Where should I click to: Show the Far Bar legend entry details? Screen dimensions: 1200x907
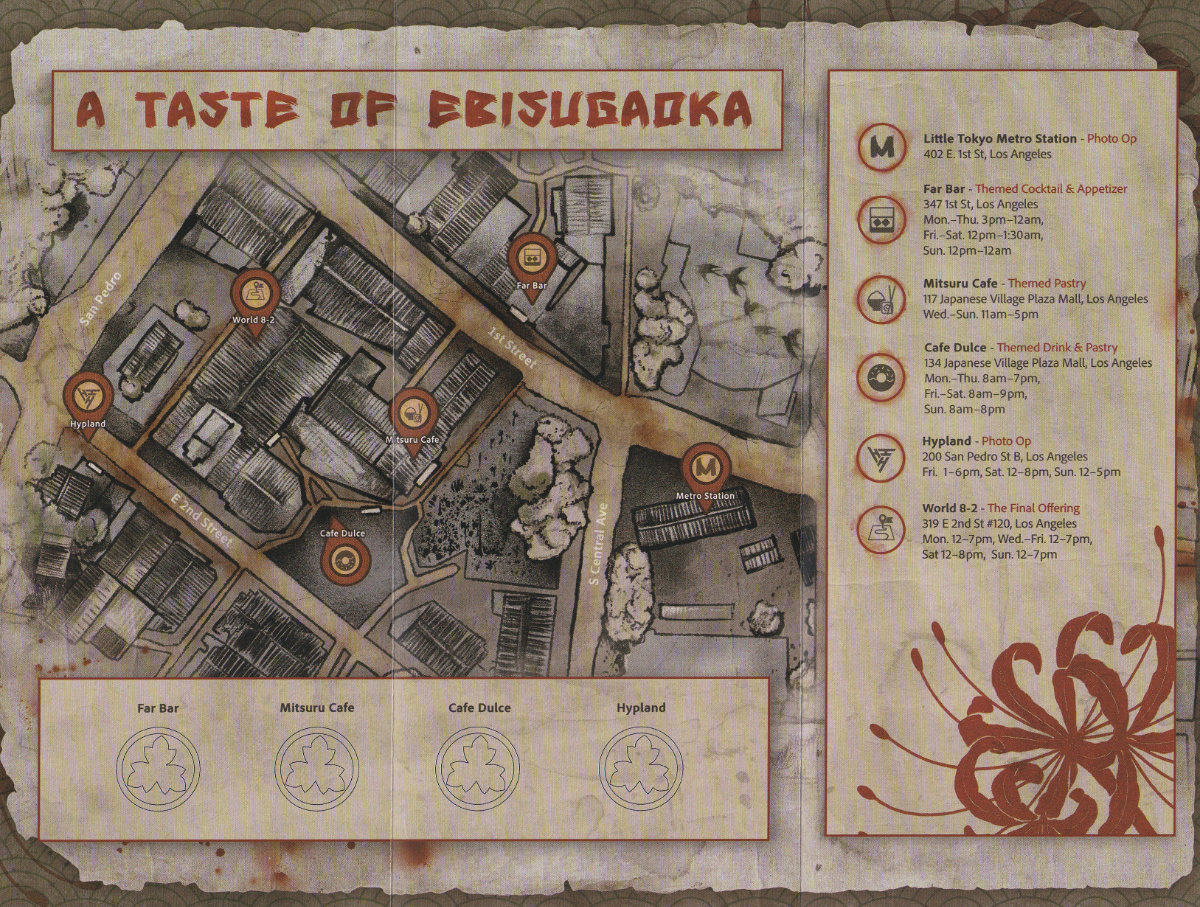1025,214
